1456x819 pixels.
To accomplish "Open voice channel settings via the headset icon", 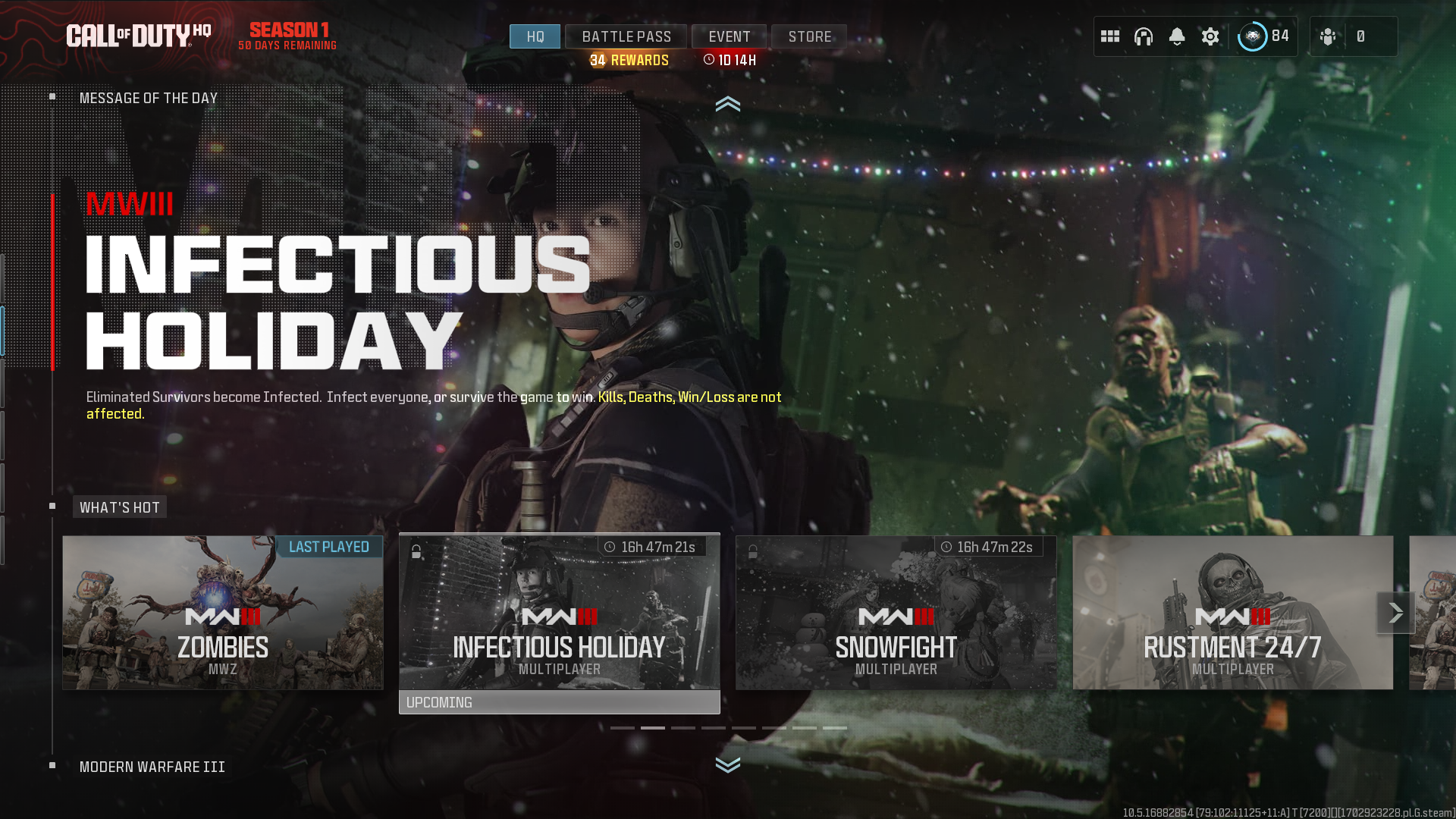I will coord(1144,36).
